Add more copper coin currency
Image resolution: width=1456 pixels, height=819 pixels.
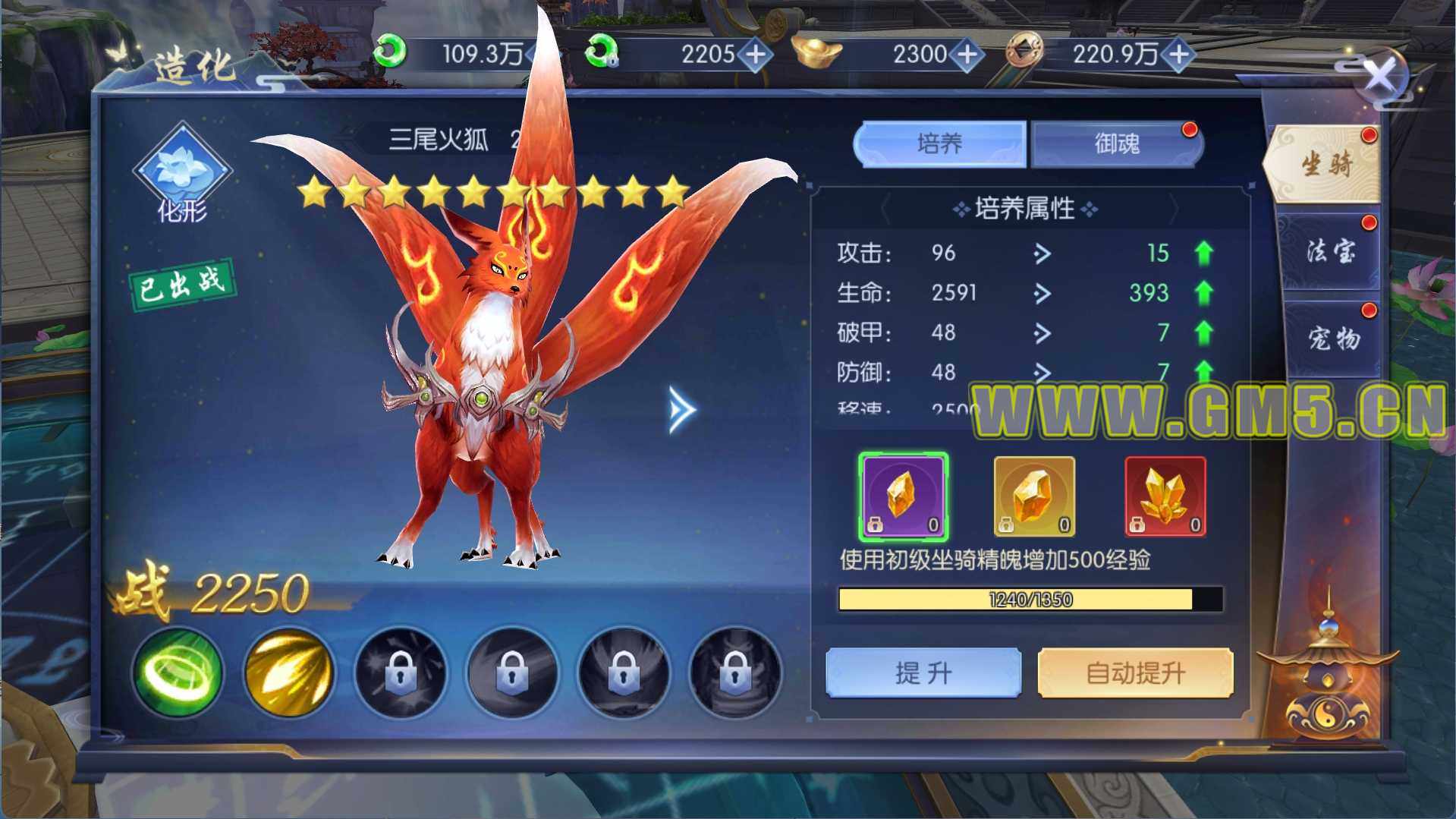tap(1179, 55)
